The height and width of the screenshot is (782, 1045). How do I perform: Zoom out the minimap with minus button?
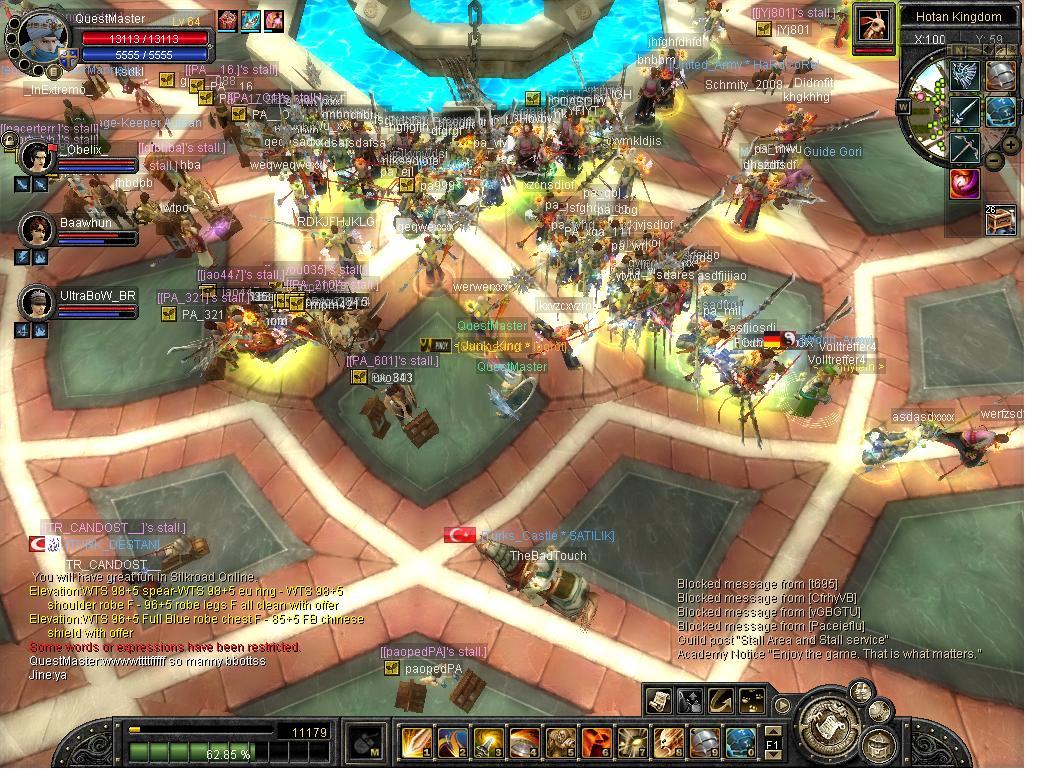(x=994, y=160)
